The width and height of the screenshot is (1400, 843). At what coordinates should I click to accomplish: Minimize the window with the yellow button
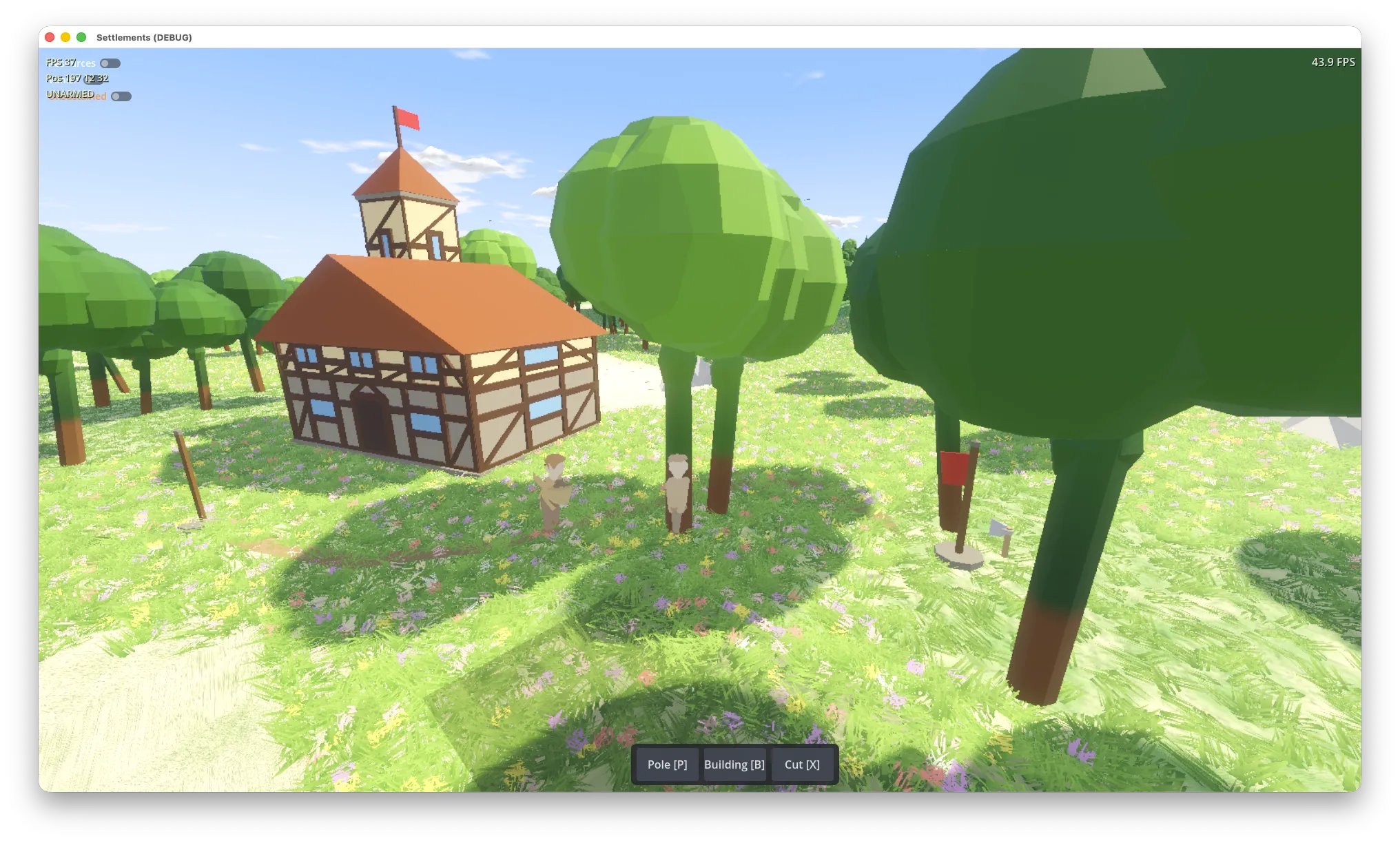(x=65, y=37)
